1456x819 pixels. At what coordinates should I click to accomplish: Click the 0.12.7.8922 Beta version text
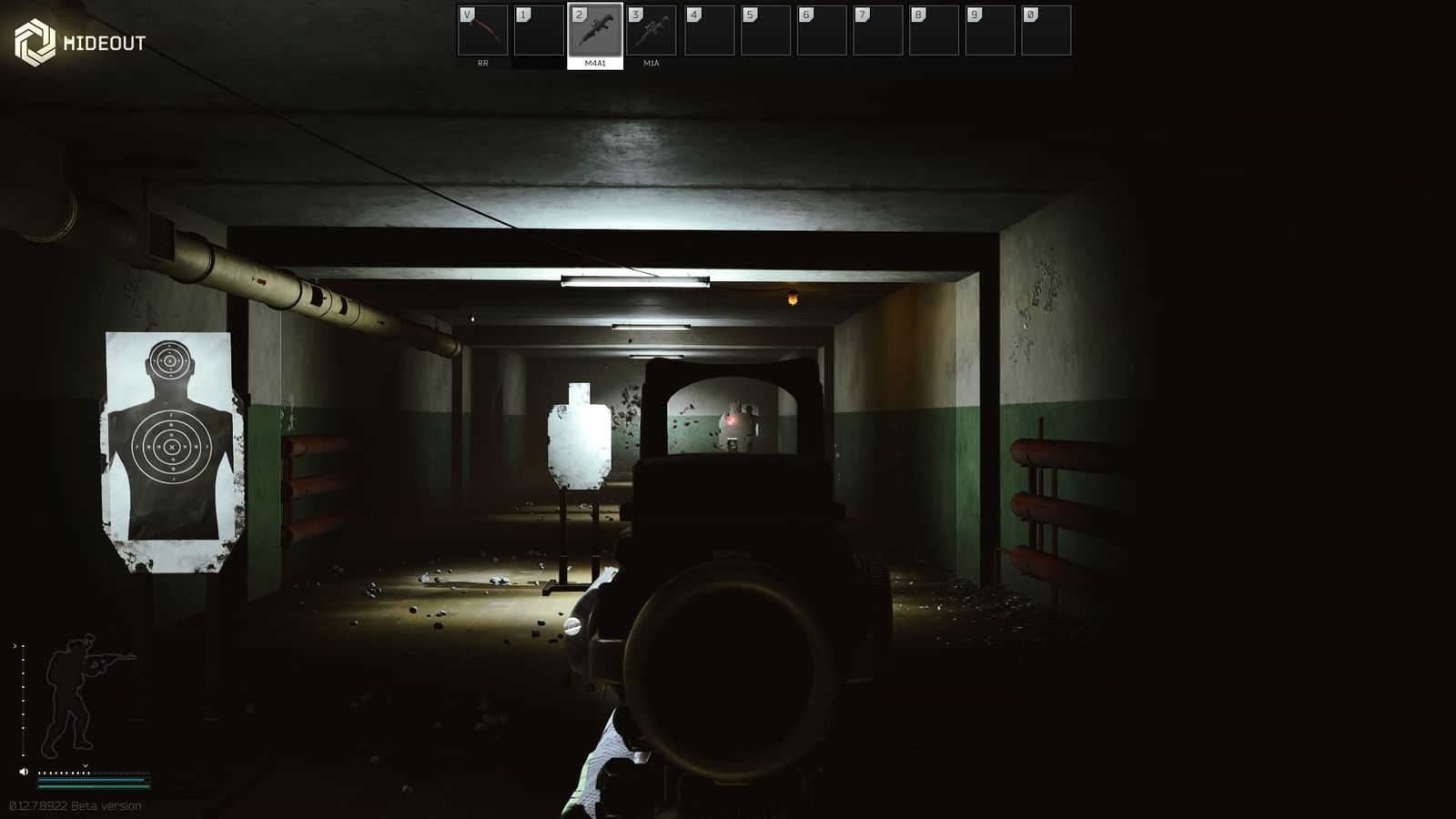[x=75, y=805]
